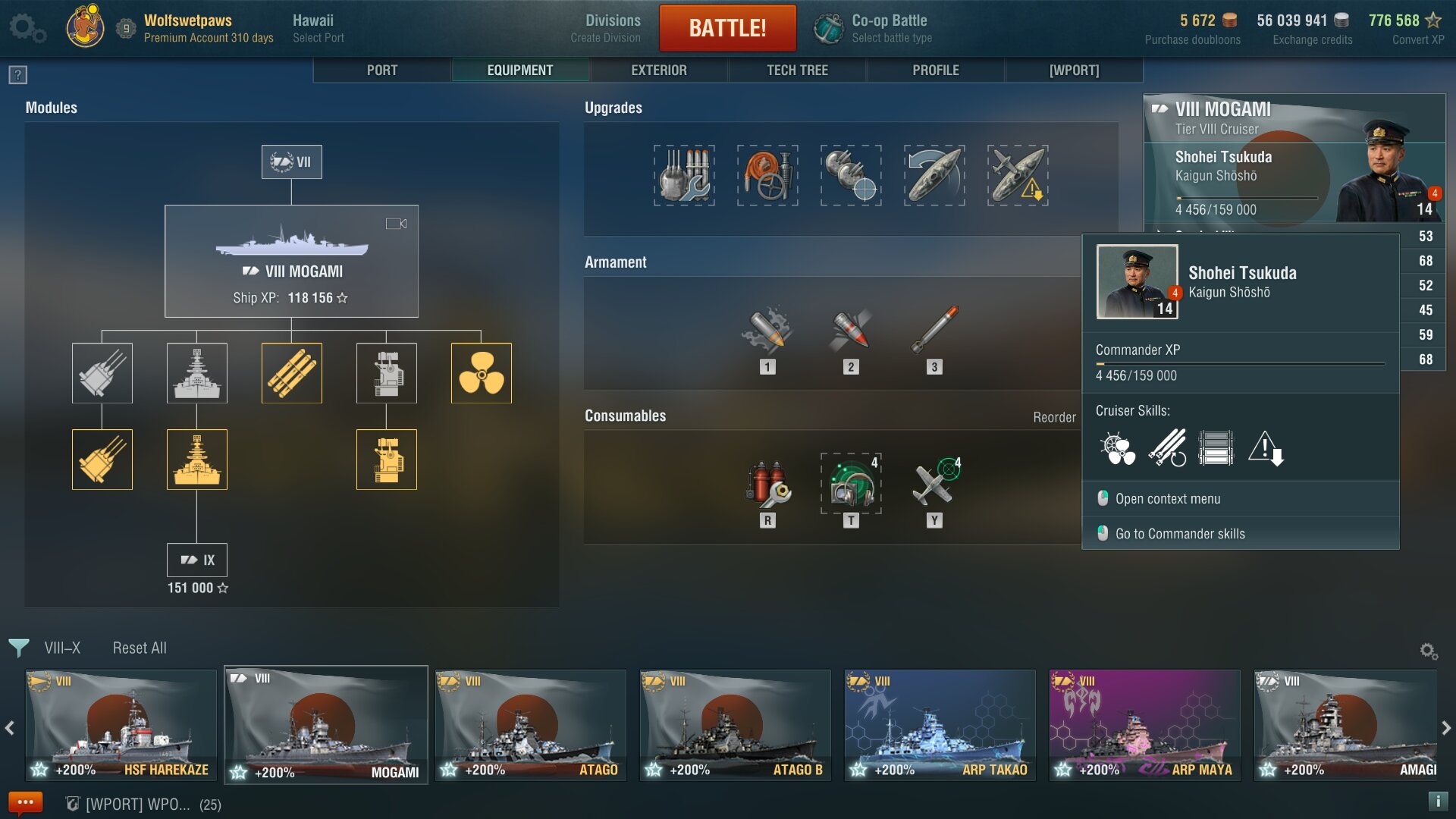1456x819 pixels.
Task: Open the [WPORT] clan tab
Action: click(x=1074, y=71)
